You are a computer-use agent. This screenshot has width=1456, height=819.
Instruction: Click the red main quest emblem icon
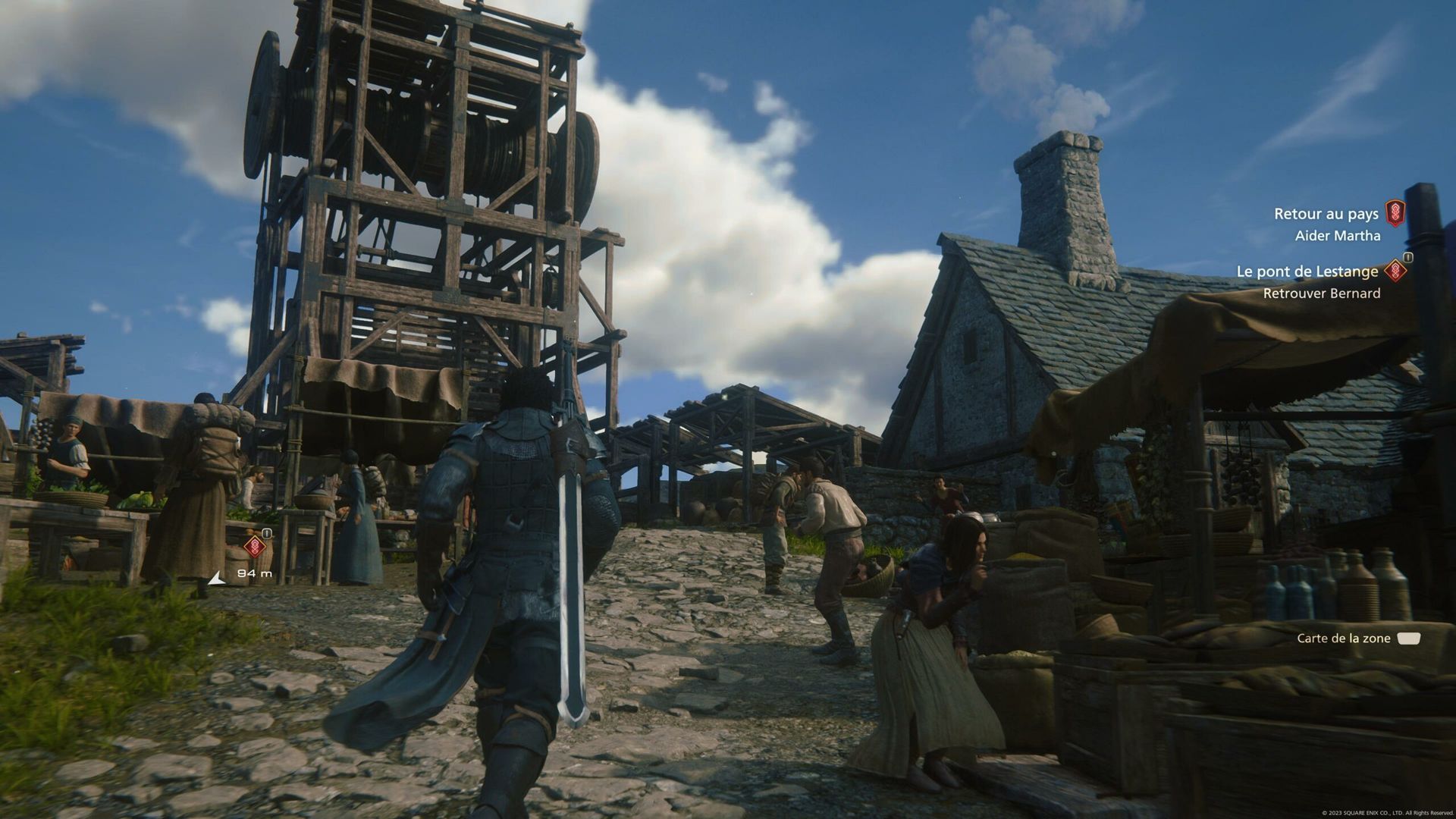pyautogui.click(x=1395, y=213)
